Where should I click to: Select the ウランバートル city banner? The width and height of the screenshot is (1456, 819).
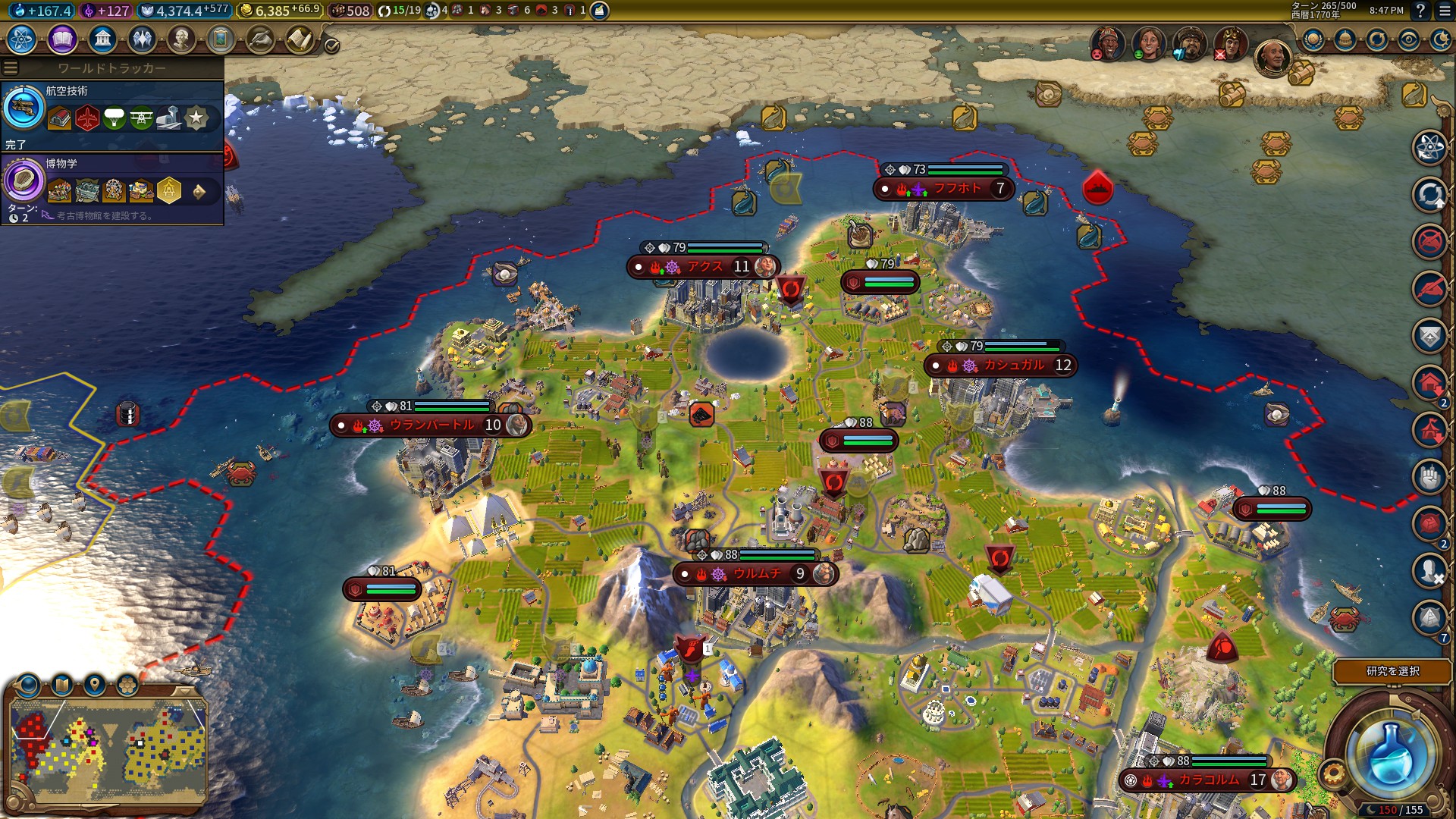430,425
